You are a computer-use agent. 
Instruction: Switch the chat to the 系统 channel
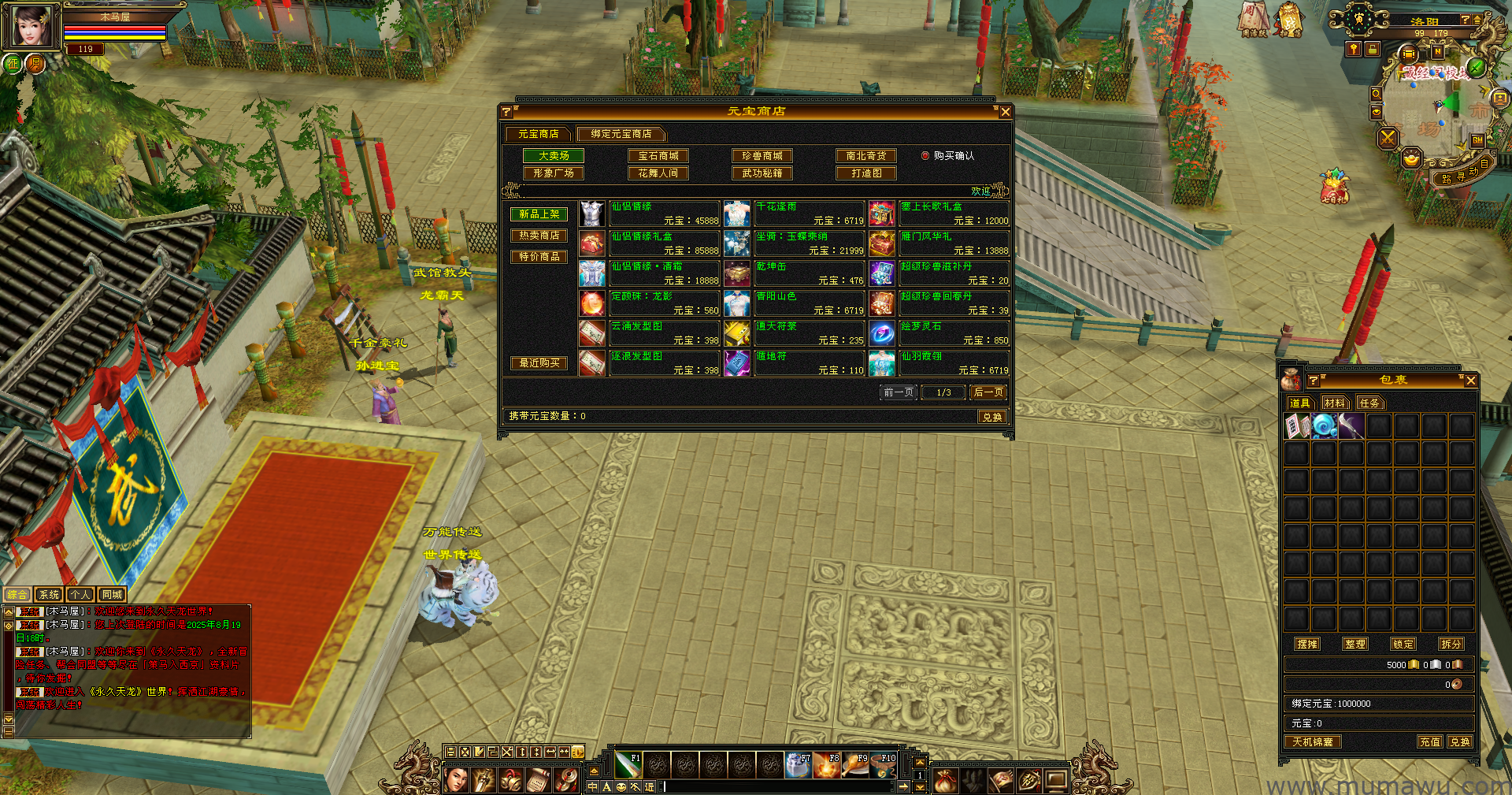[x=49, y=595]
